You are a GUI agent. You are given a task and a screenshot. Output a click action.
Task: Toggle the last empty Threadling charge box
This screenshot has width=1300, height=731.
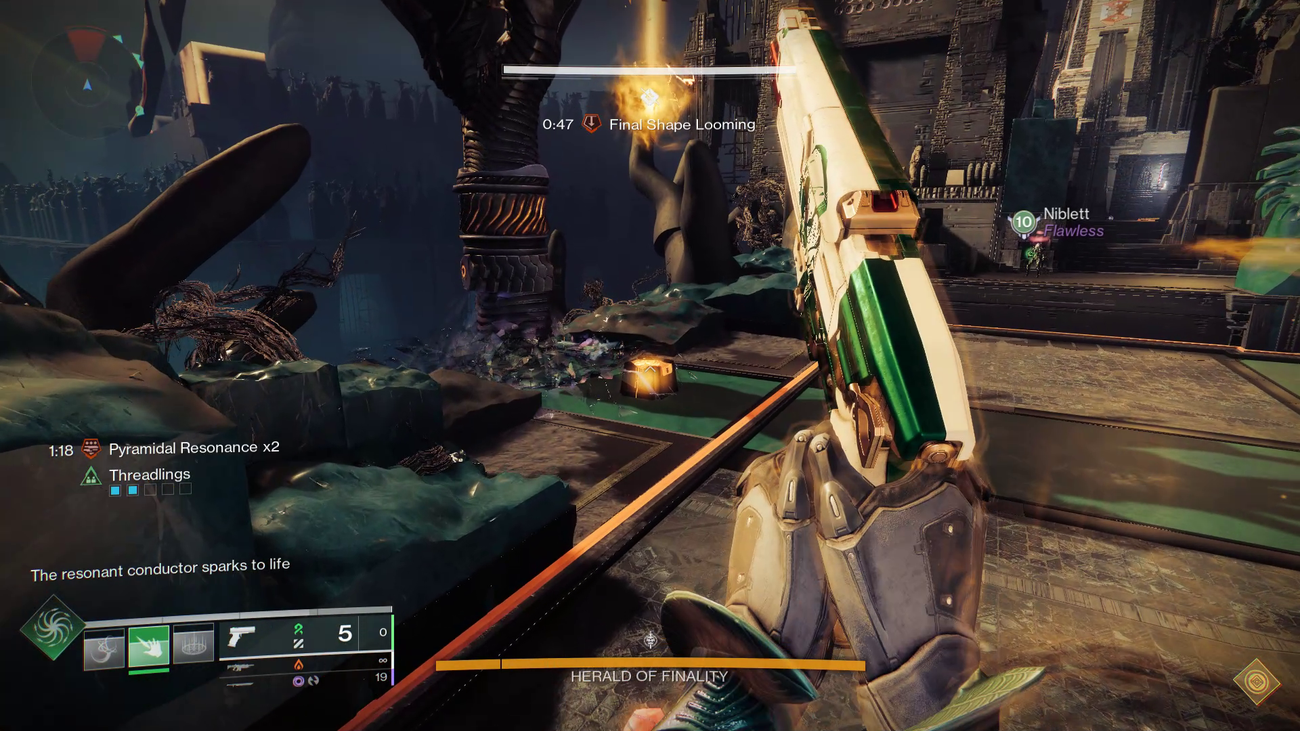click(x=185, y=490)
